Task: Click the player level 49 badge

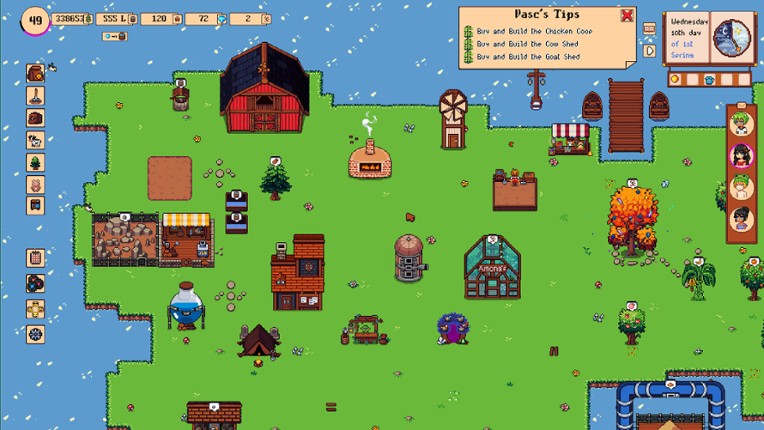Action: click(35, 20)
